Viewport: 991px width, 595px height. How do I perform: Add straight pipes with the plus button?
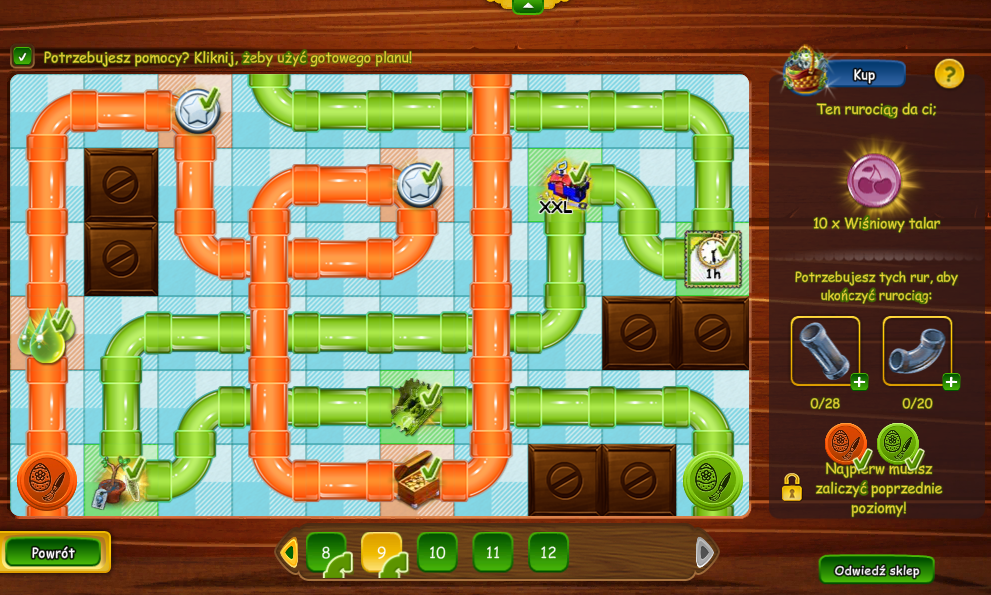coord(859,382)
